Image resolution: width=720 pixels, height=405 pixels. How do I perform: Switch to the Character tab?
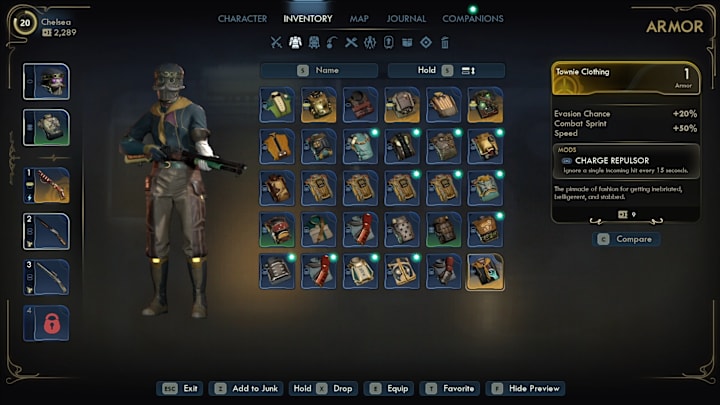(x=242, y=18)
